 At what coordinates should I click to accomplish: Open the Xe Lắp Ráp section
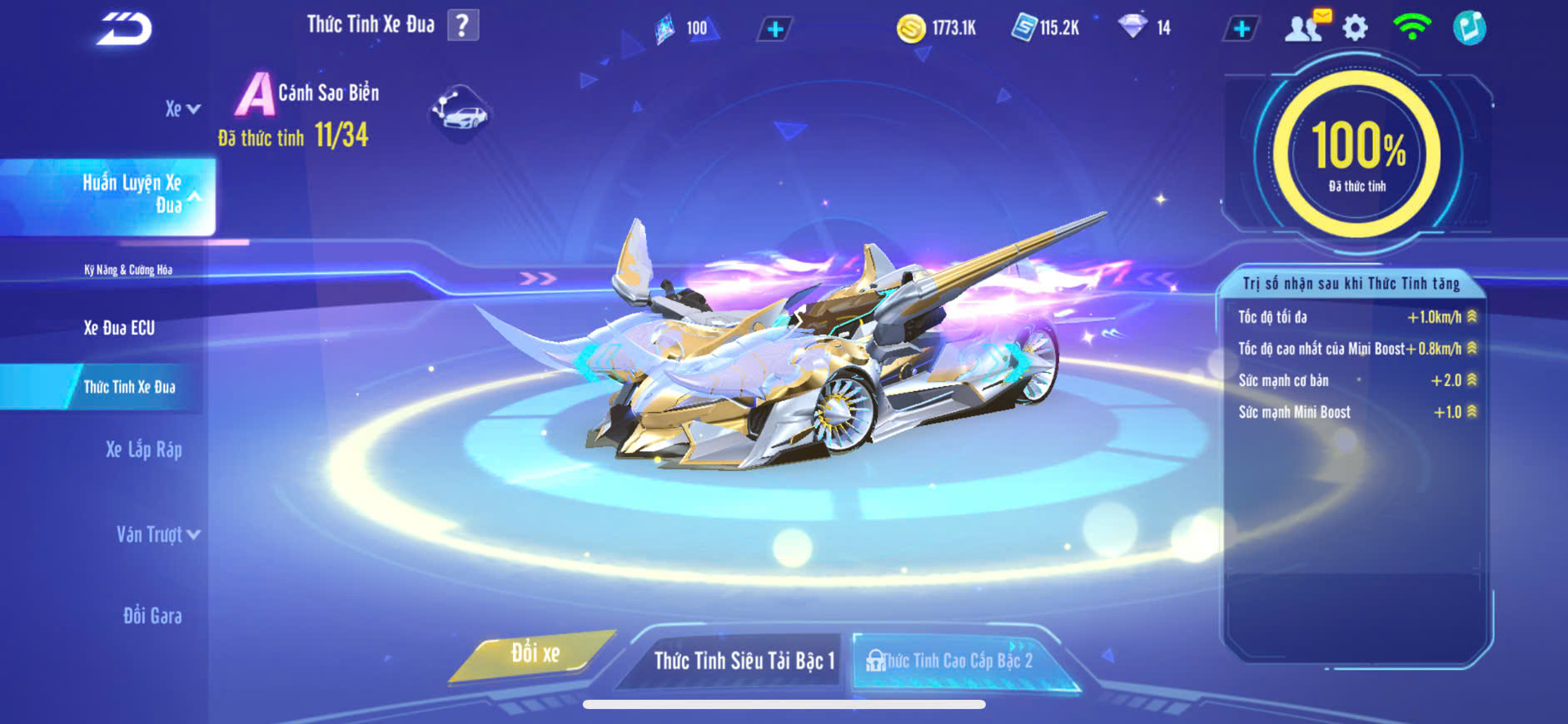(x=143, y=450)
